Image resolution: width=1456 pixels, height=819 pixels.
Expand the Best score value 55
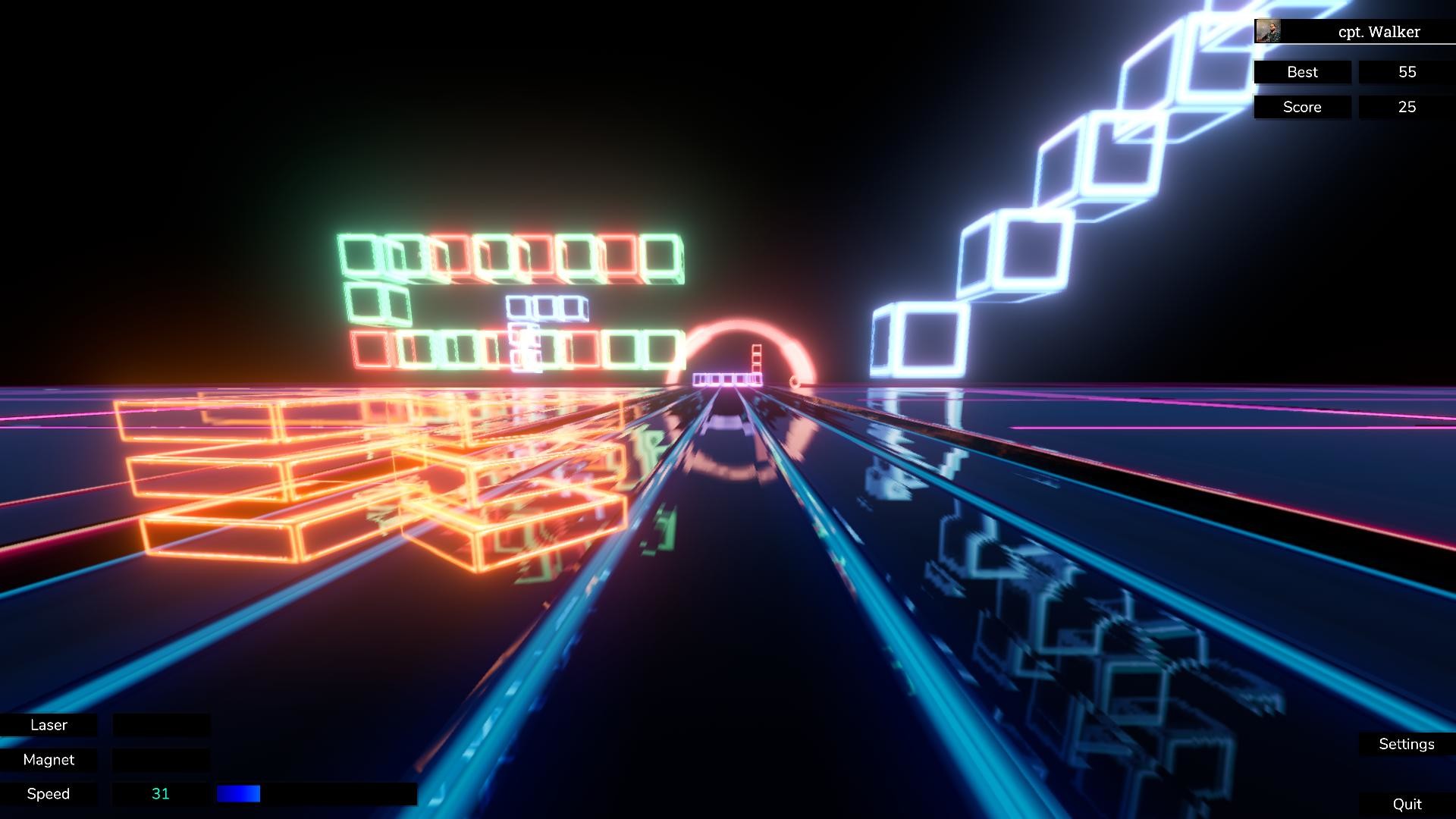coord(1407,72)
